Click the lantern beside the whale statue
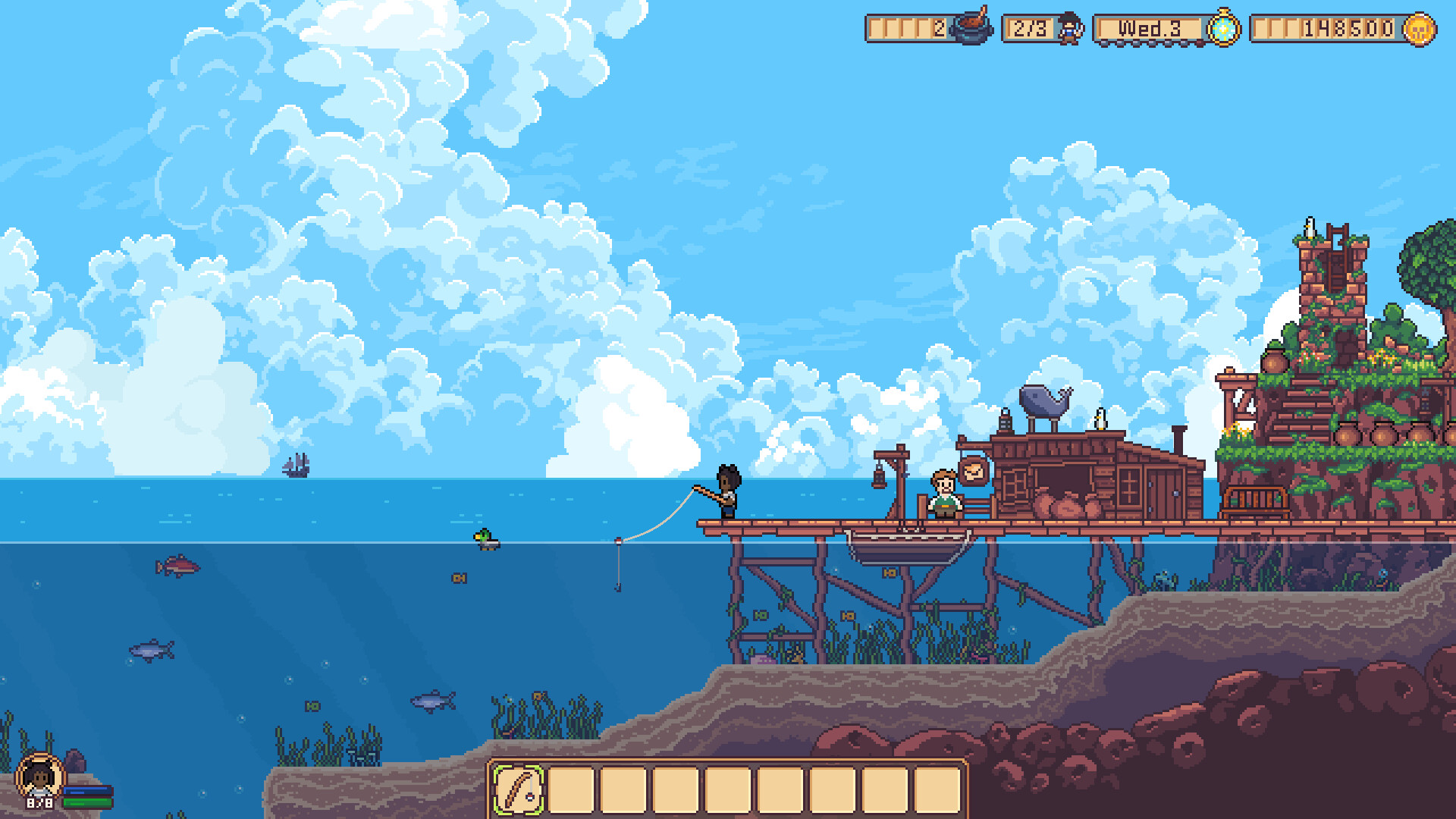1456x819 pixels. (1006, 421)
